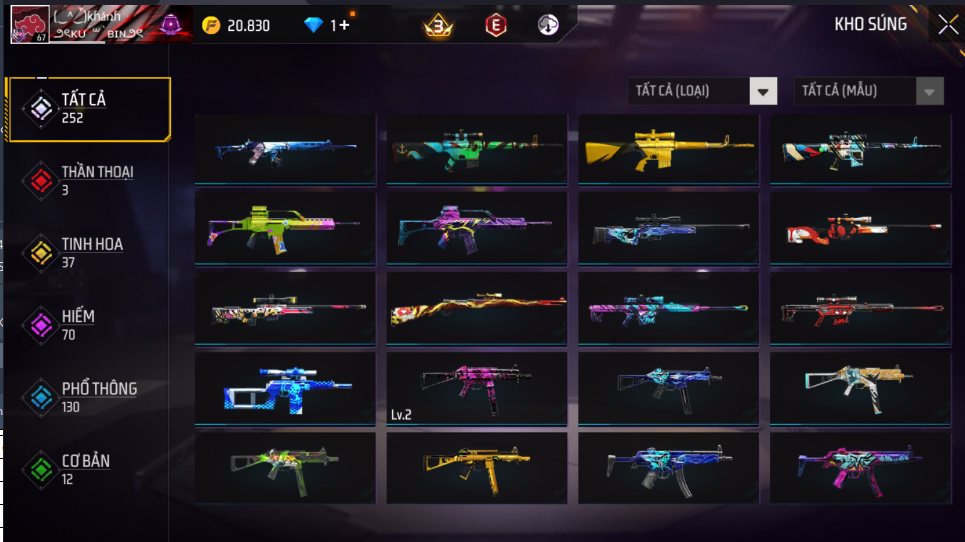
Task: Click the player avatar portrait
Action: coord(29,25)
